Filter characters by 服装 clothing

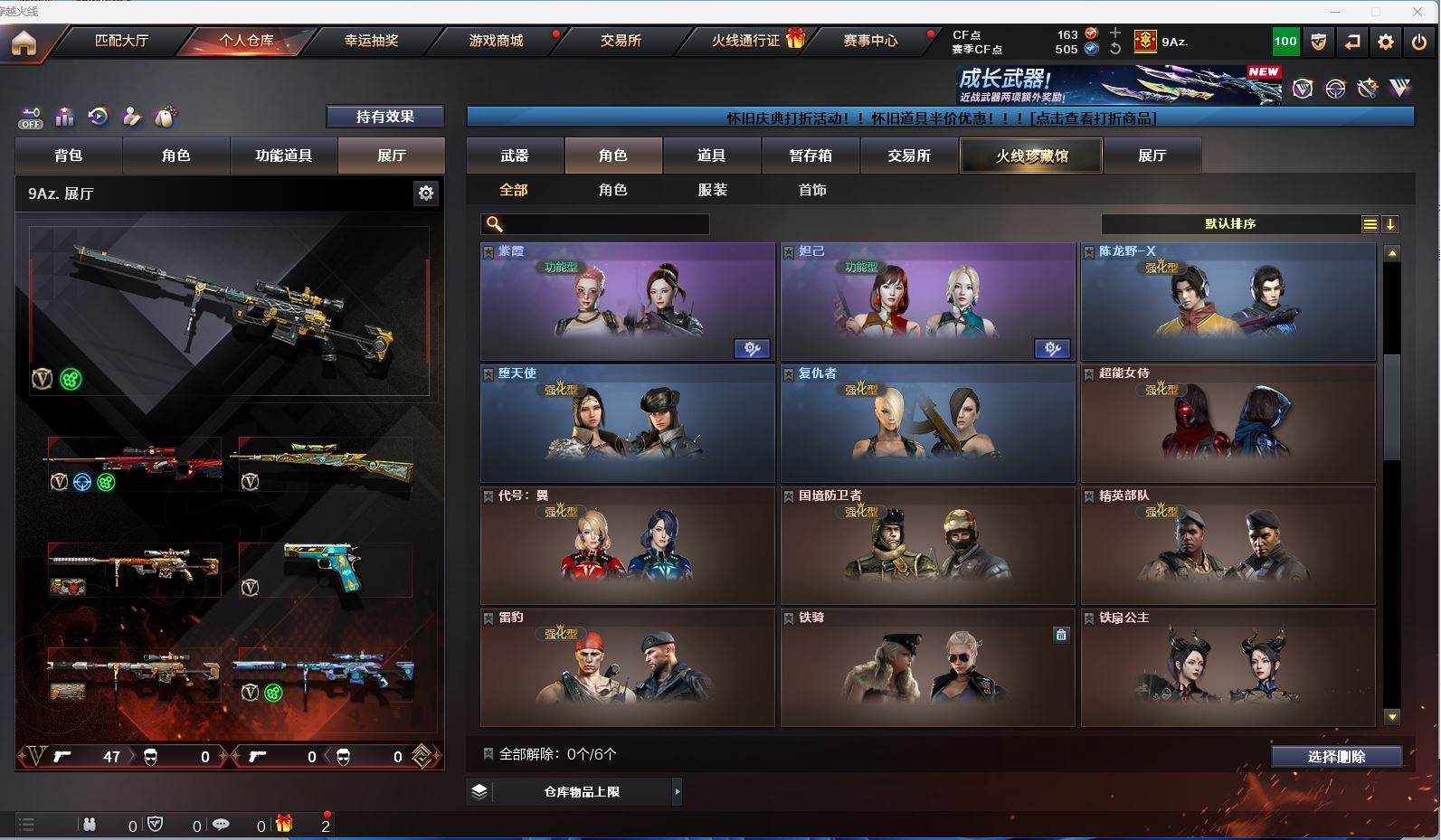pyautogui.click(x=713, y=190)
